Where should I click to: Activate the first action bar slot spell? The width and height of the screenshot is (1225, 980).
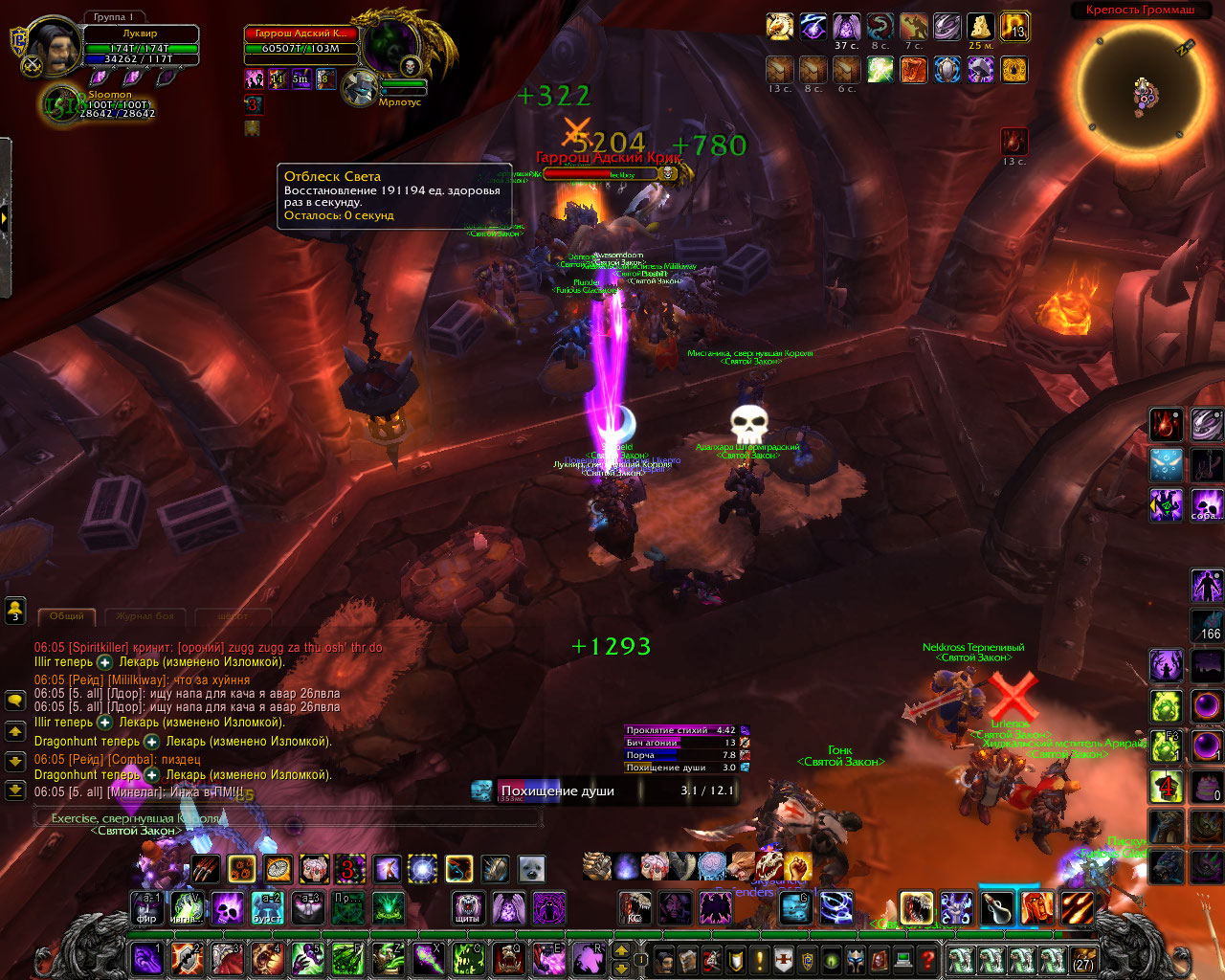pos(146,958)
